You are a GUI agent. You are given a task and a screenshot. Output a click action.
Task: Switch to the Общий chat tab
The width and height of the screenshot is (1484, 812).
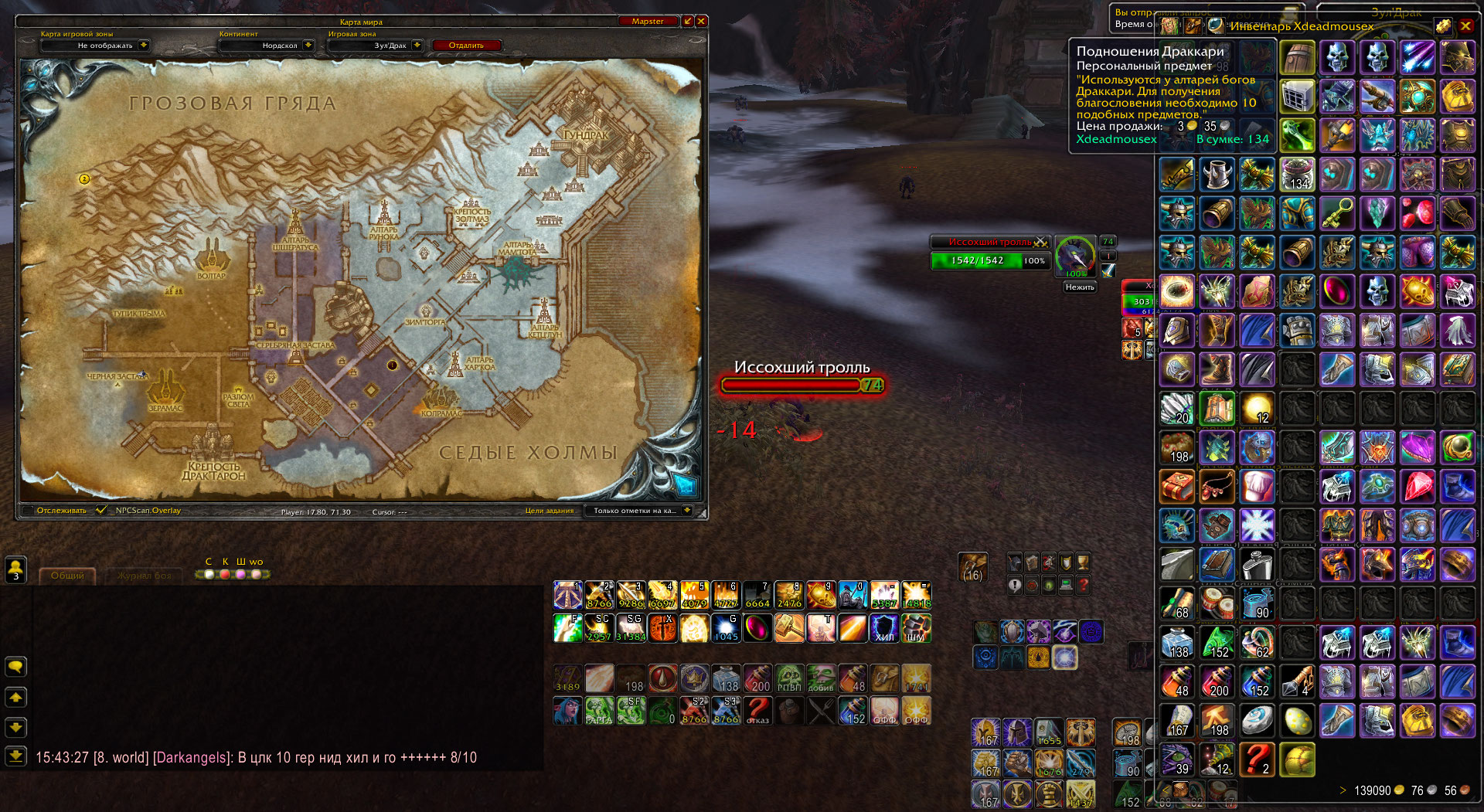point(67,576)
